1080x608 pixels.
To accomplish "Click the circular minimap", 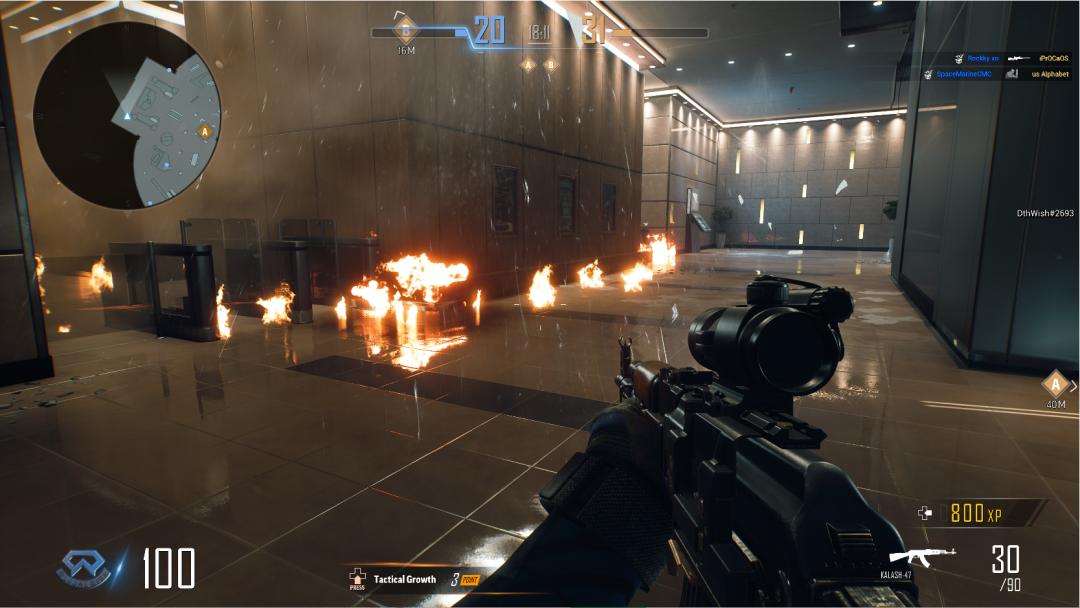I will 127,116.
